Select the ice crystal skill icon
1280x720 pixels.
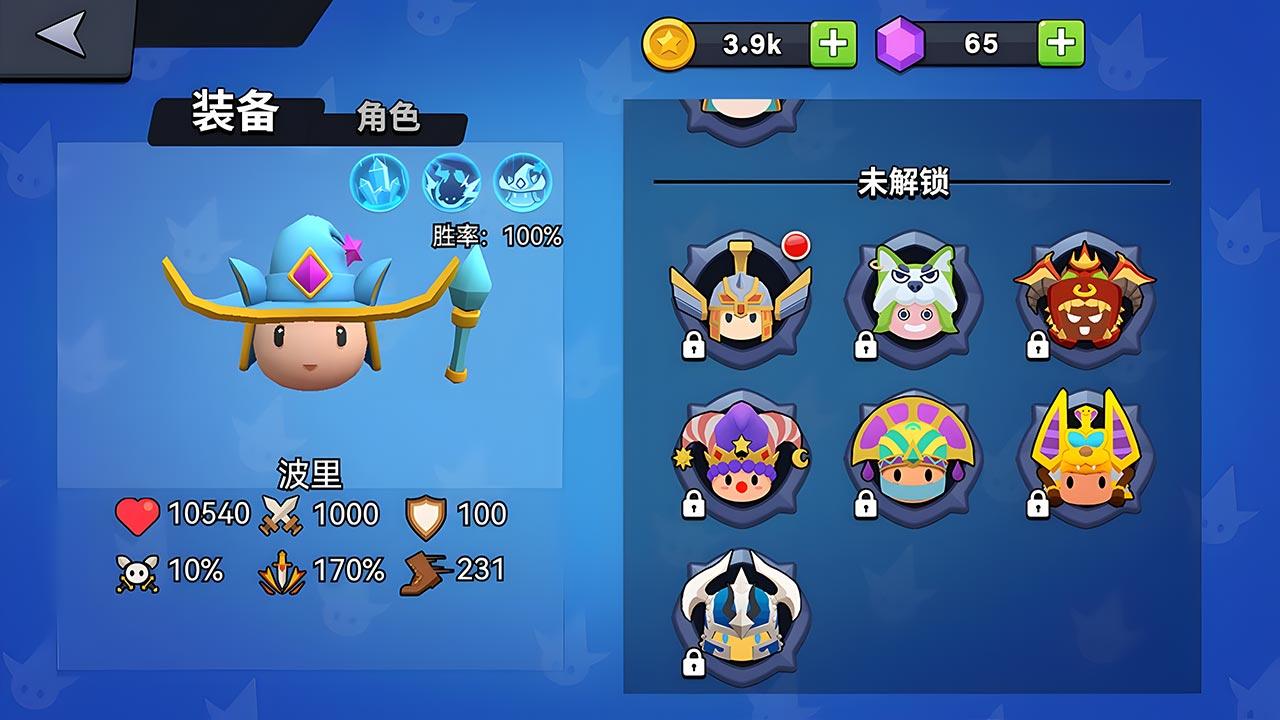pyautogui.click(x=378, y=182)
